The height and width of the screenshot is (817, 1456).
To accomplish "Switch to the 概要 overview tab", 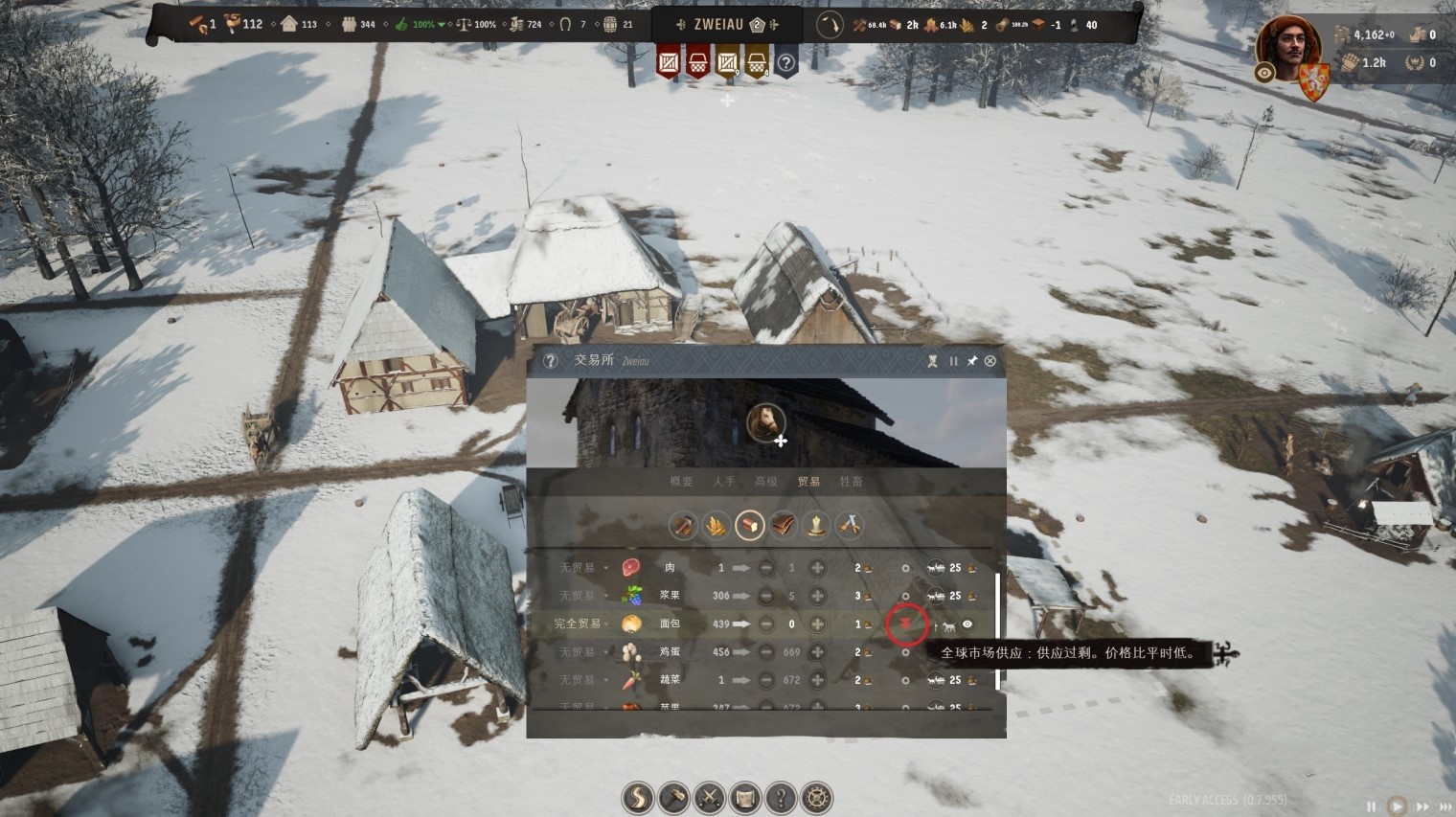I will coord(681,482).
